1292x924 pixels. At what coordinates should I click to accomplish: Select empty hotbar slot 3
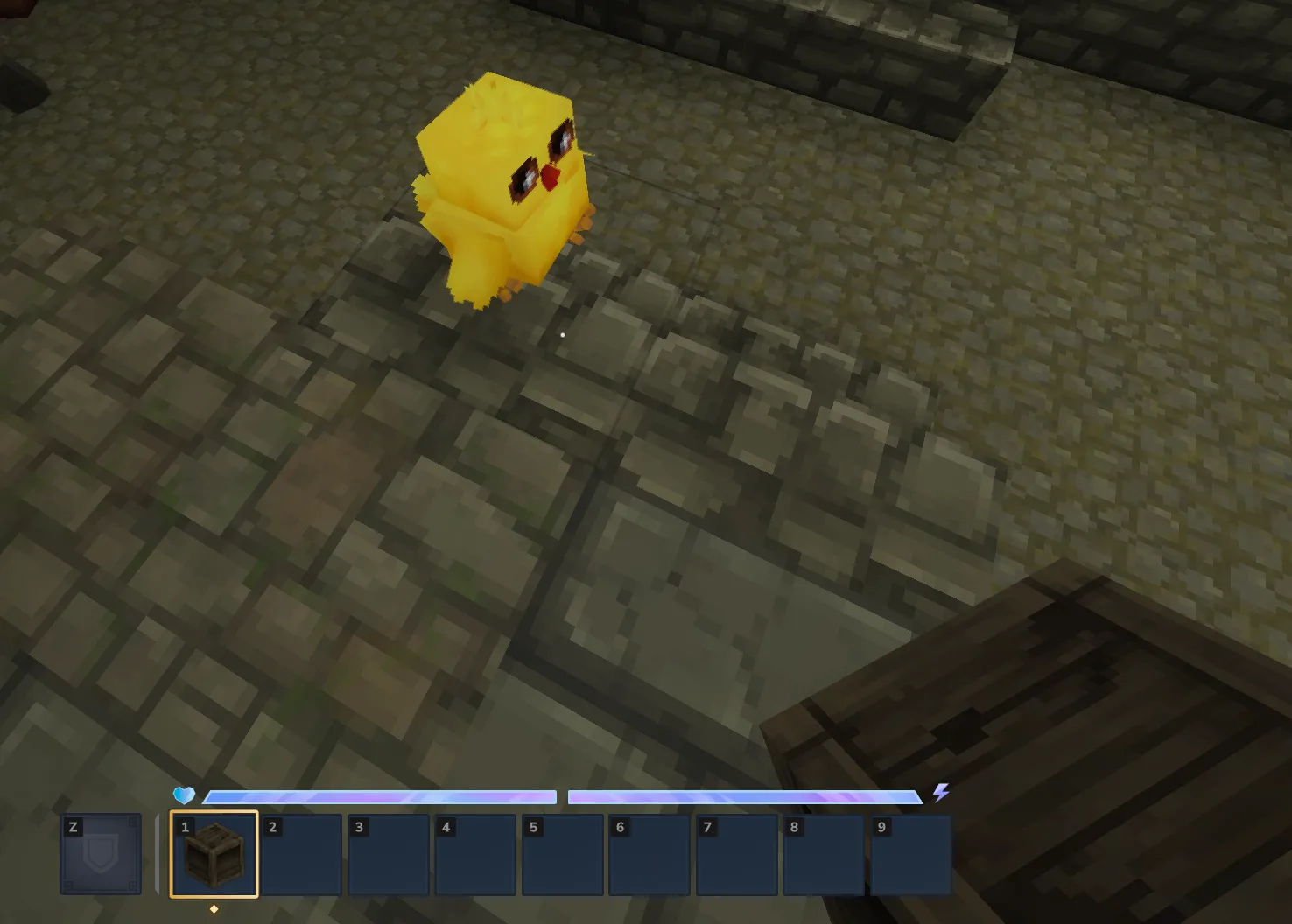(x=388, y=853)
